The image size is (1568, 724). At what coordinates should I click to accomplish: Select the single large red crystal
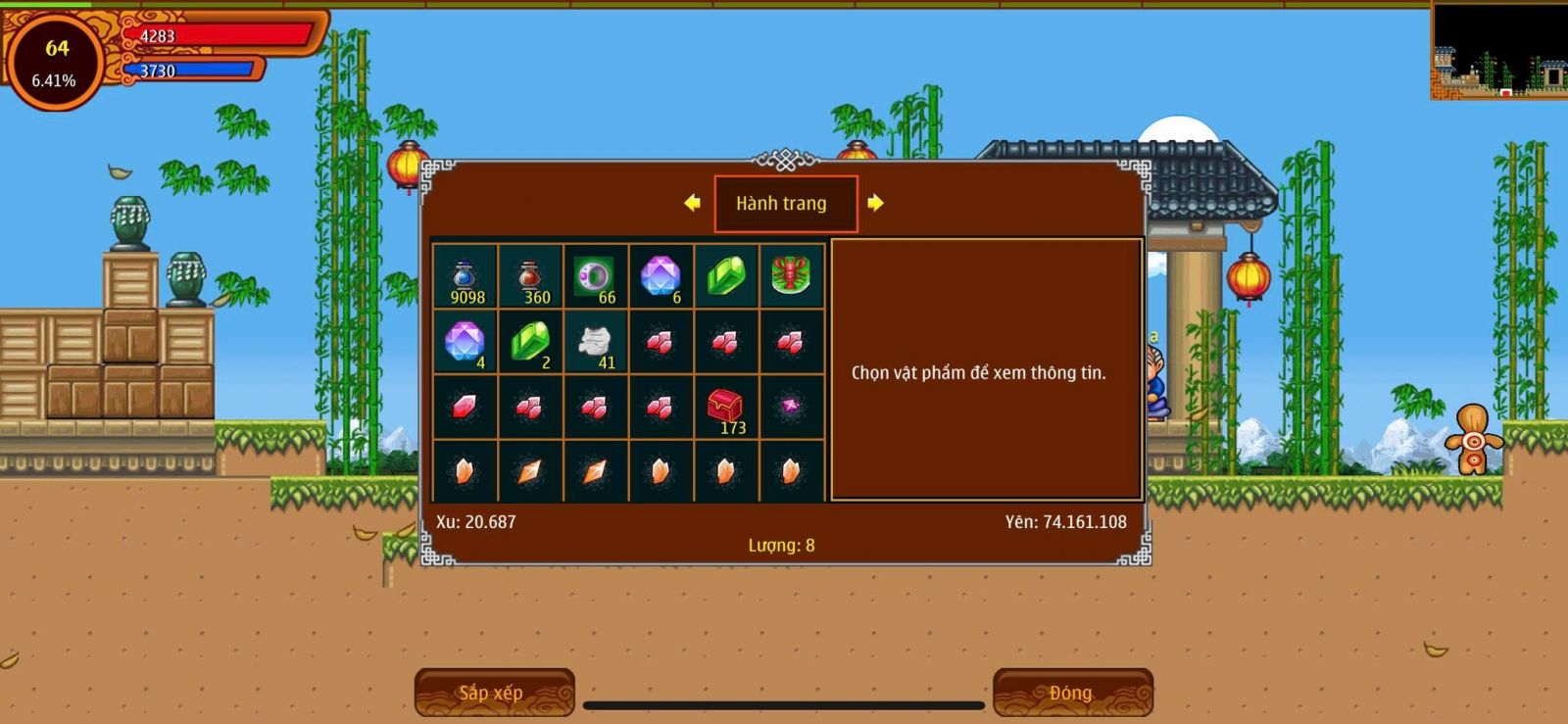click(465, 407)
